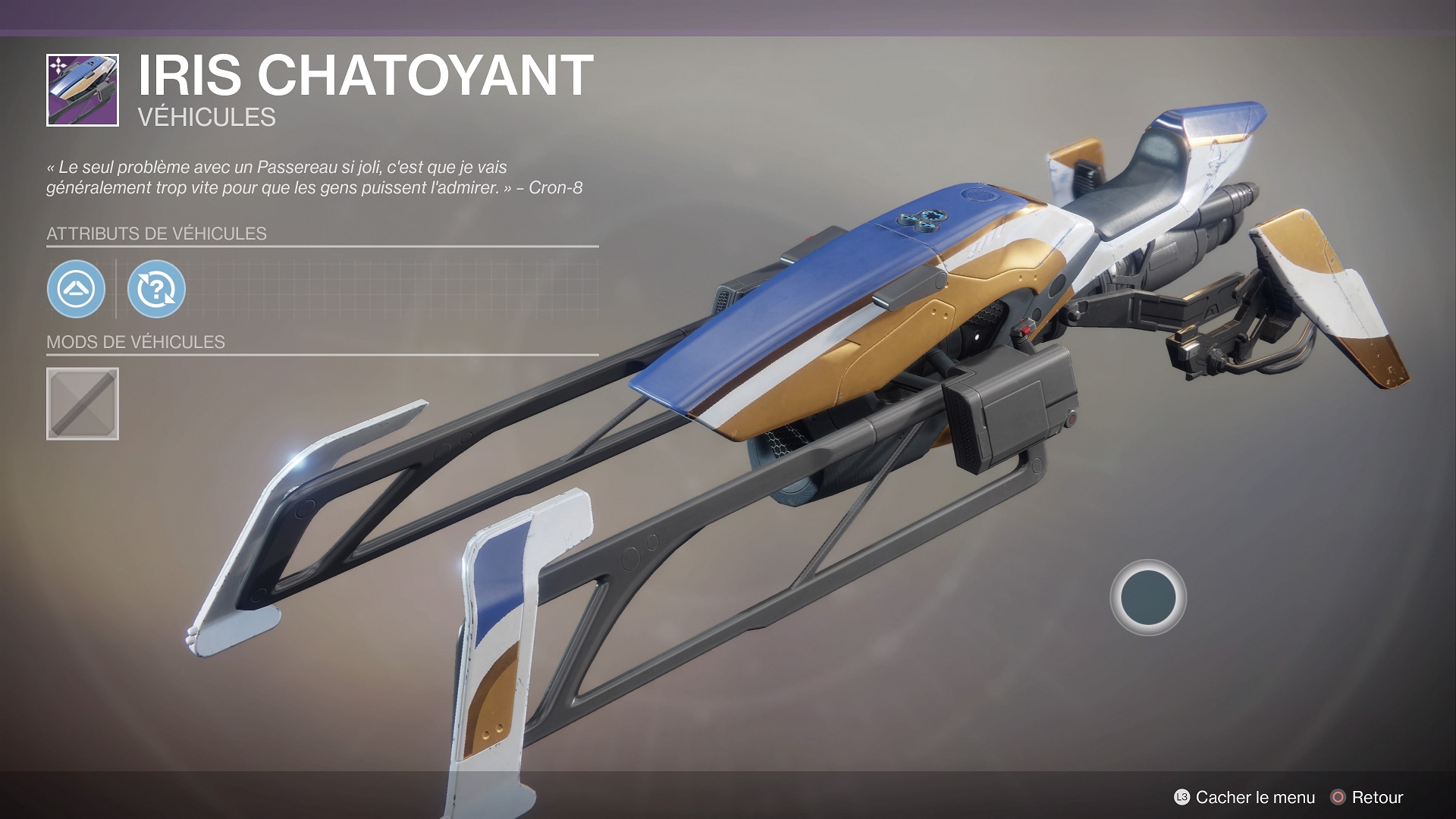Hide the menu with Cacher le menu
This screenshot has height=819, width=1456.
point(1244,797)
